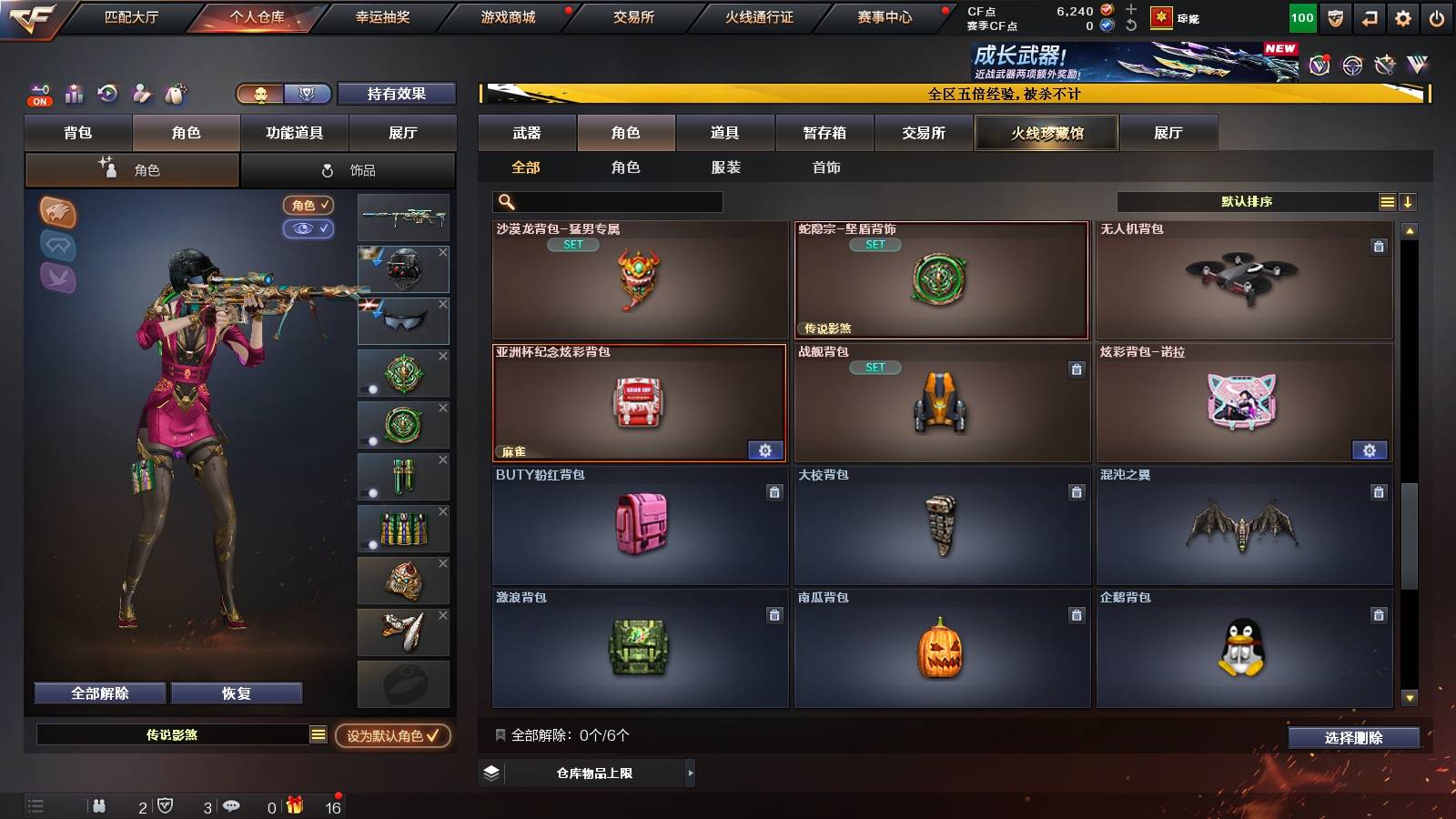
Task: Delete 无人机背包 using its trash icon
Action: click(x=1380, y=246)
